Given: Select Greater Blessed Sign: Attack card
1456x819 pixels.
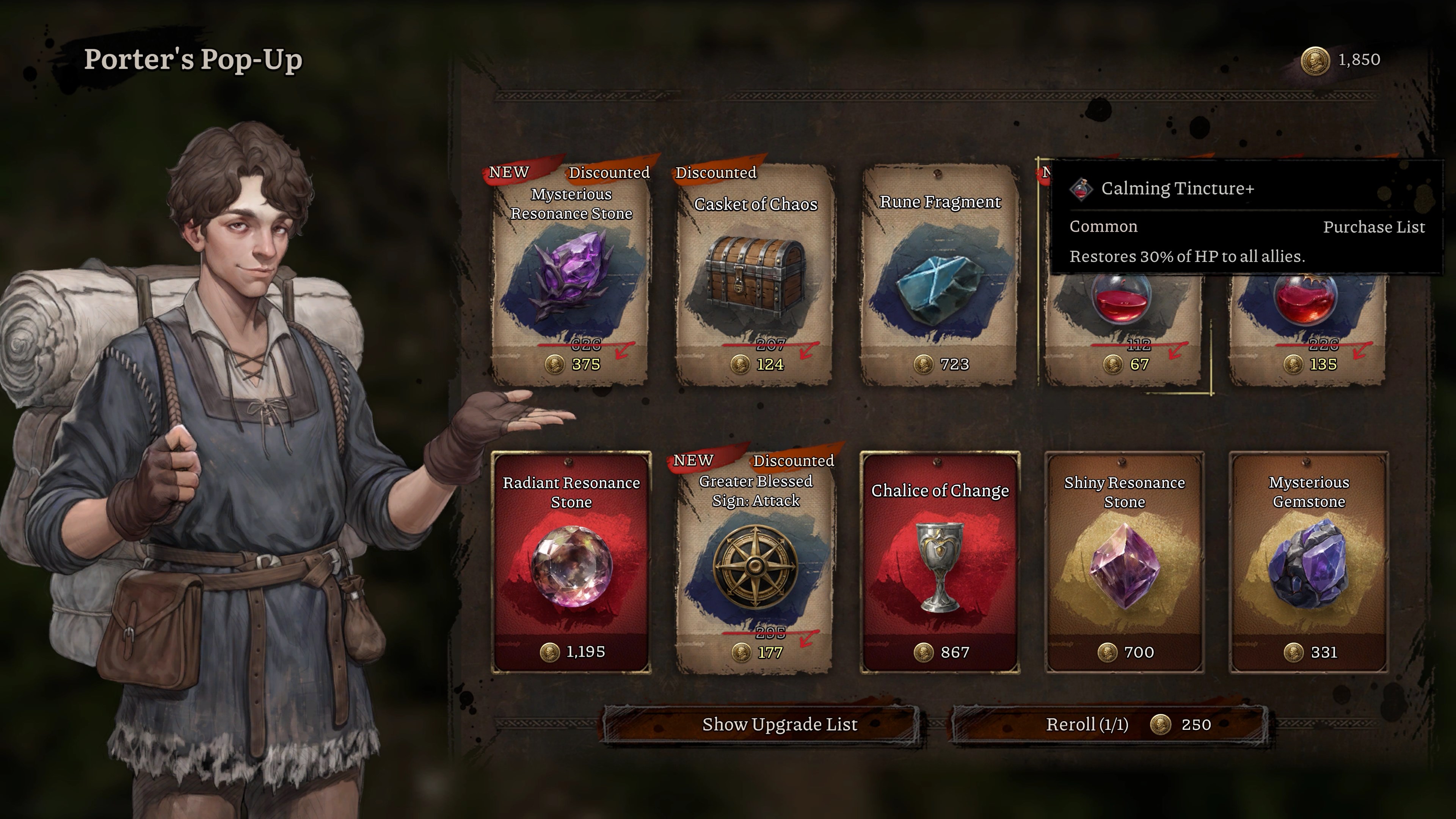Looking at the screenshot, I should click(x=755, y=562).
